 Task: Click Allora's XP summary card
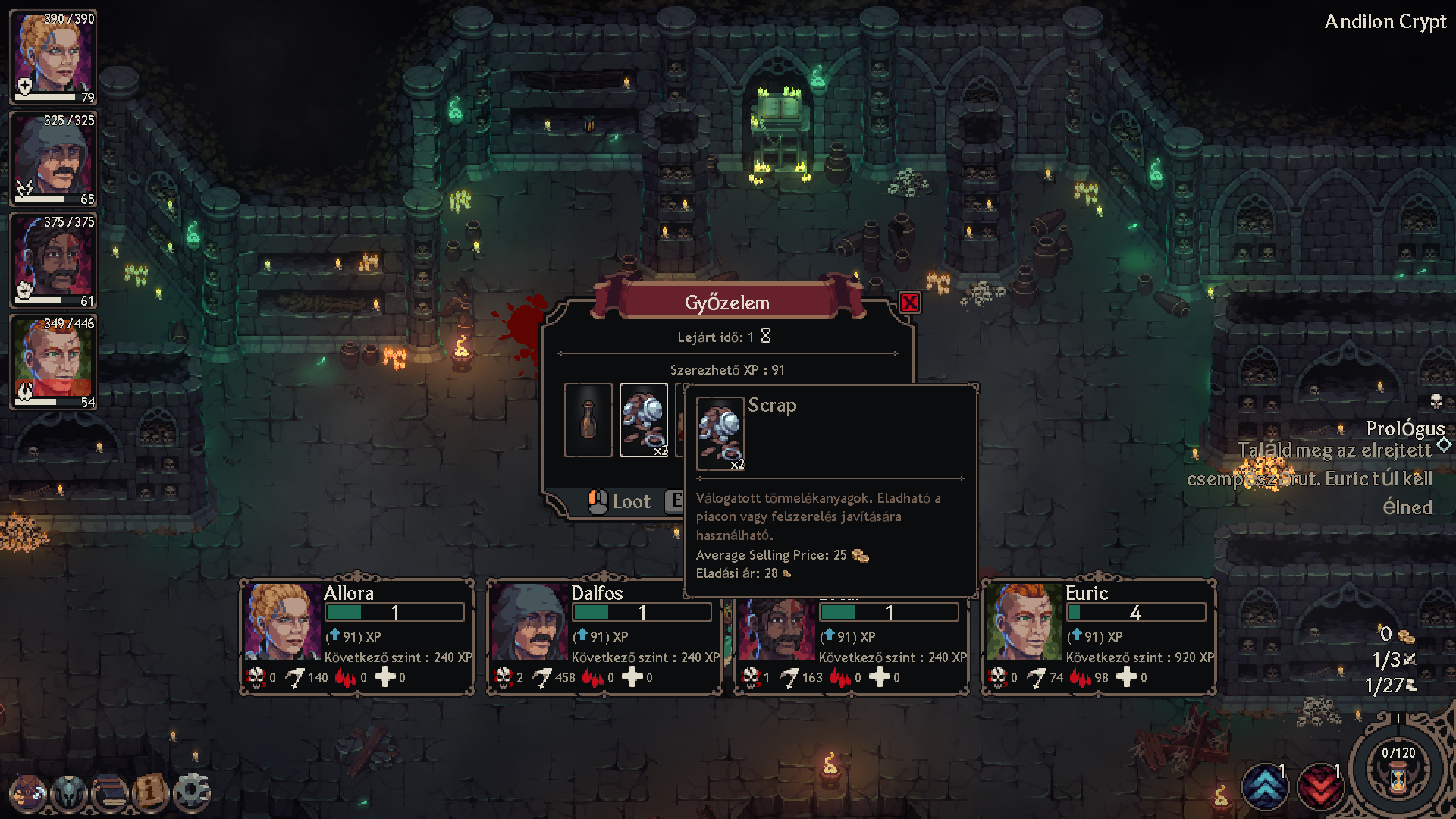pos(357,636)
